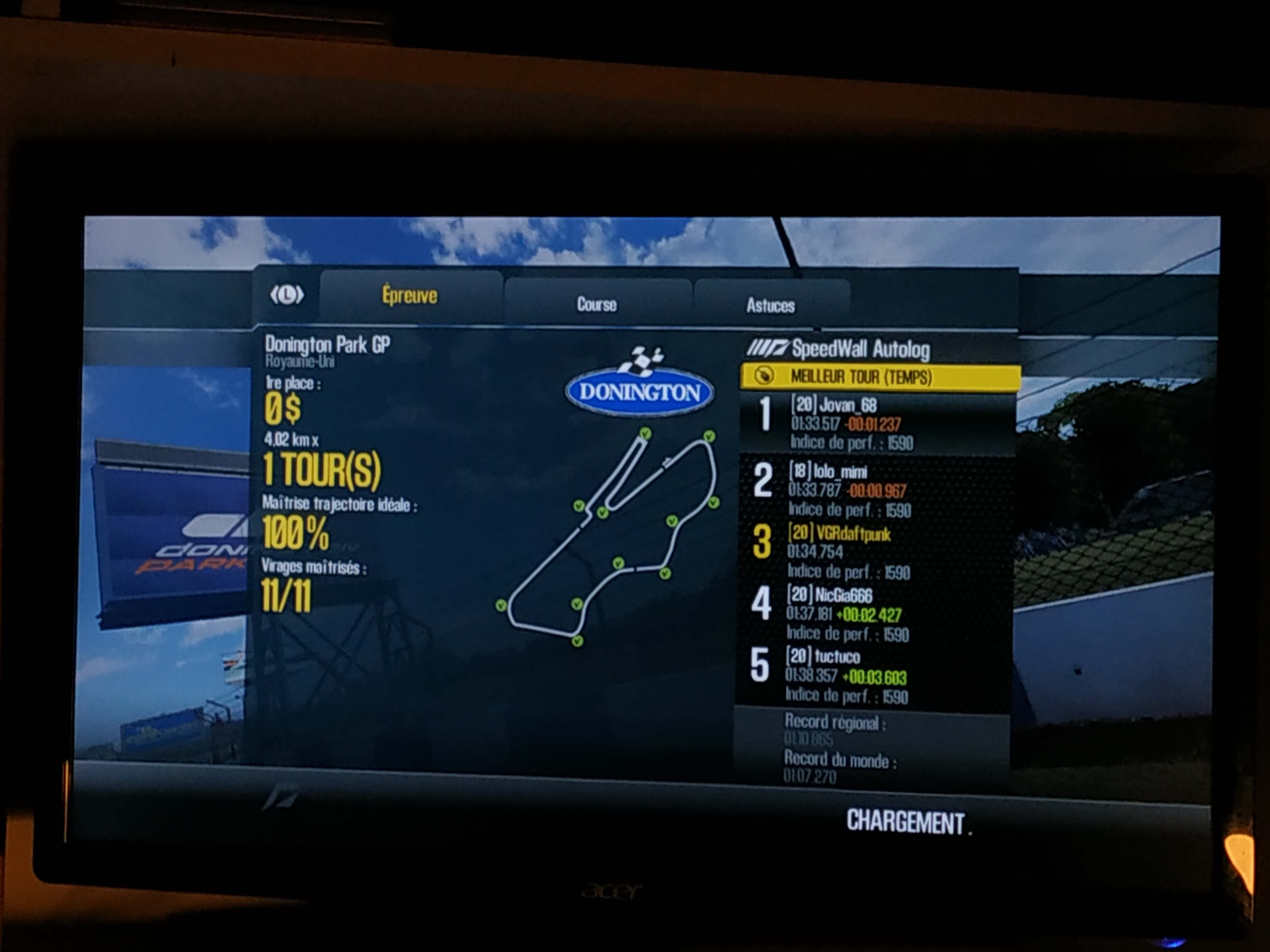This screenshot has width=1270, height=952.
Task: Switch to the Épreuve tab
Action: 409,295
